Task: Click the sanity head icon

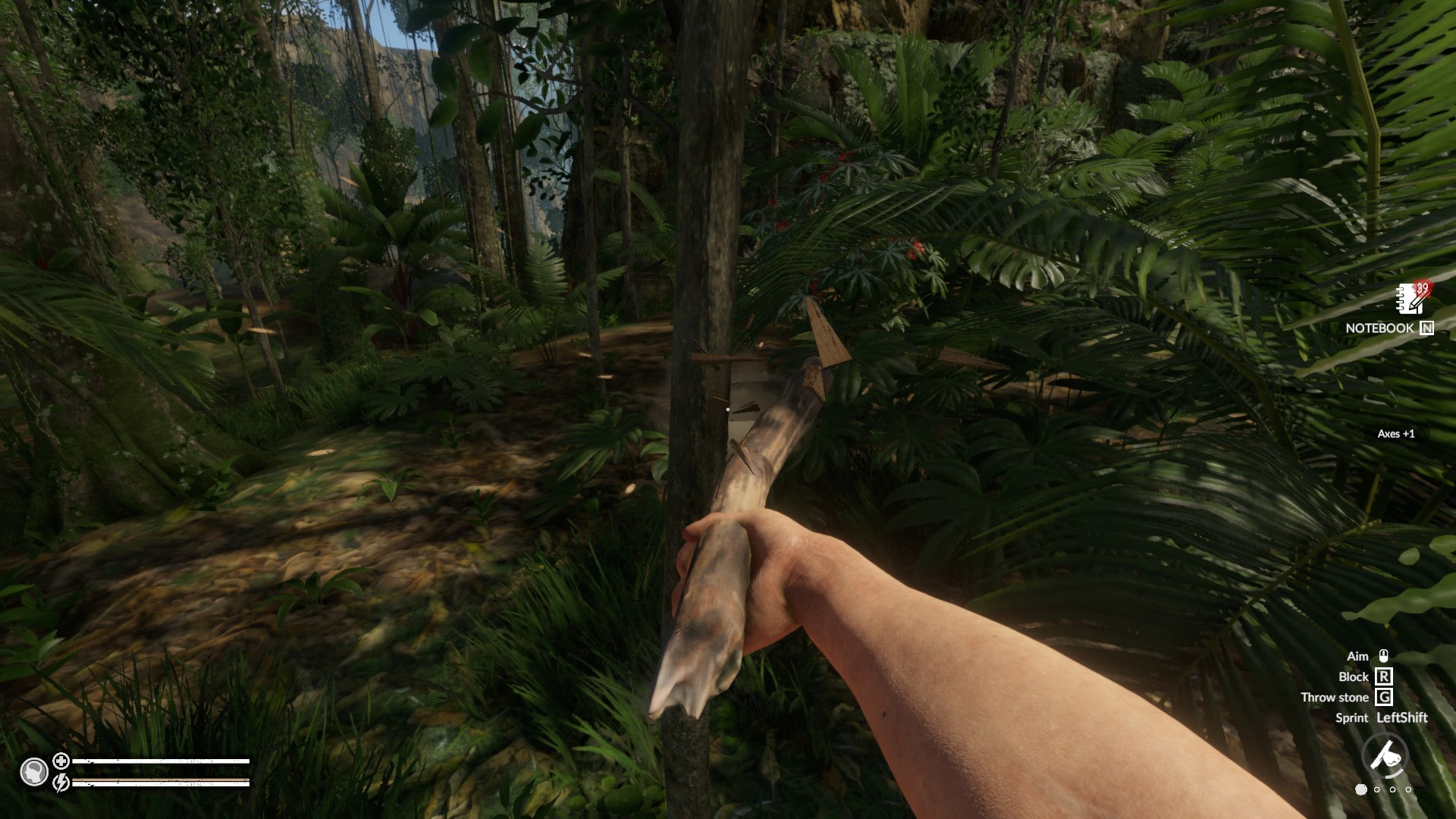Action: pos(34,771)
